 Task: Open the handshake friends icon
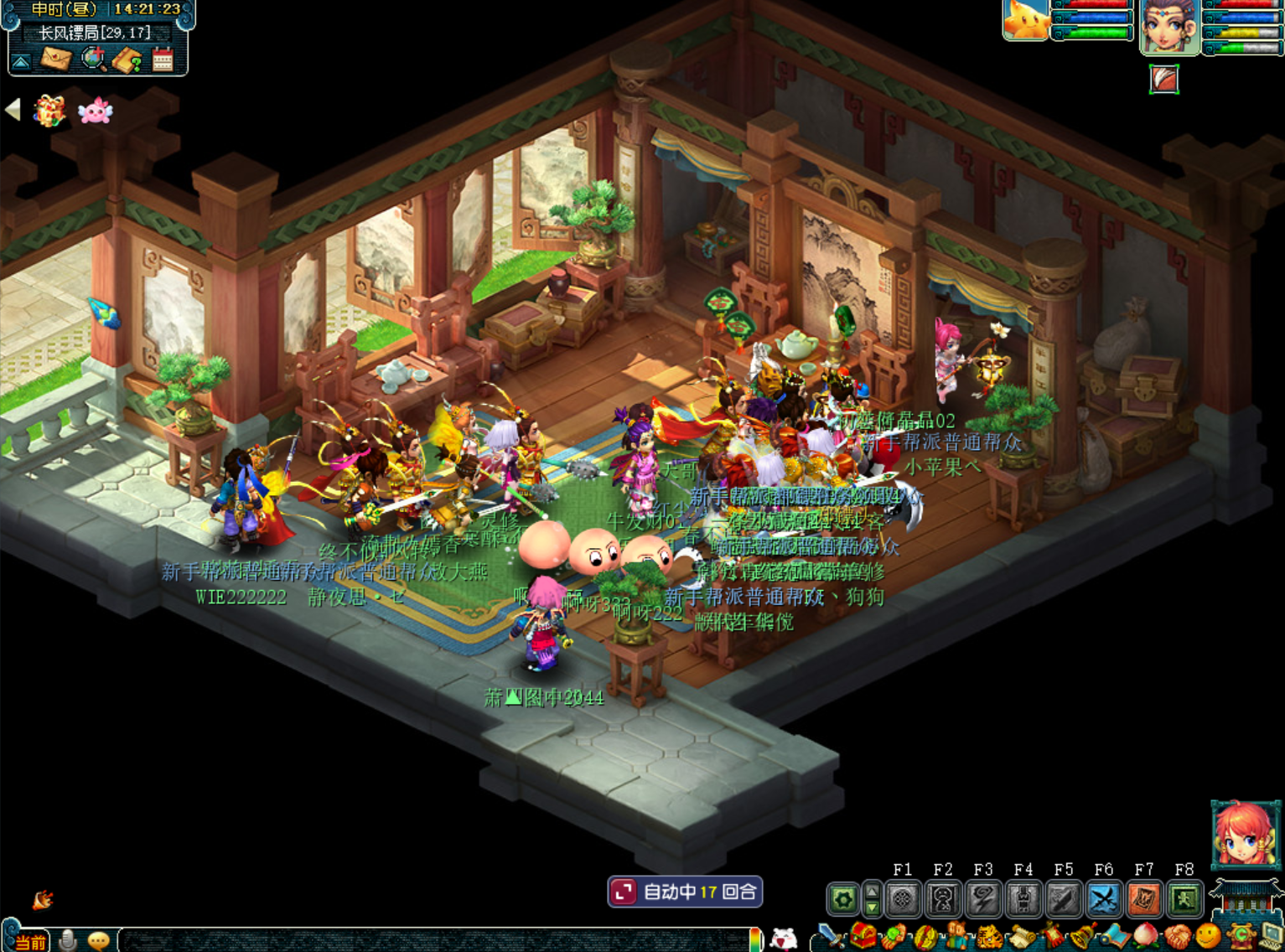click(1178, 936)
